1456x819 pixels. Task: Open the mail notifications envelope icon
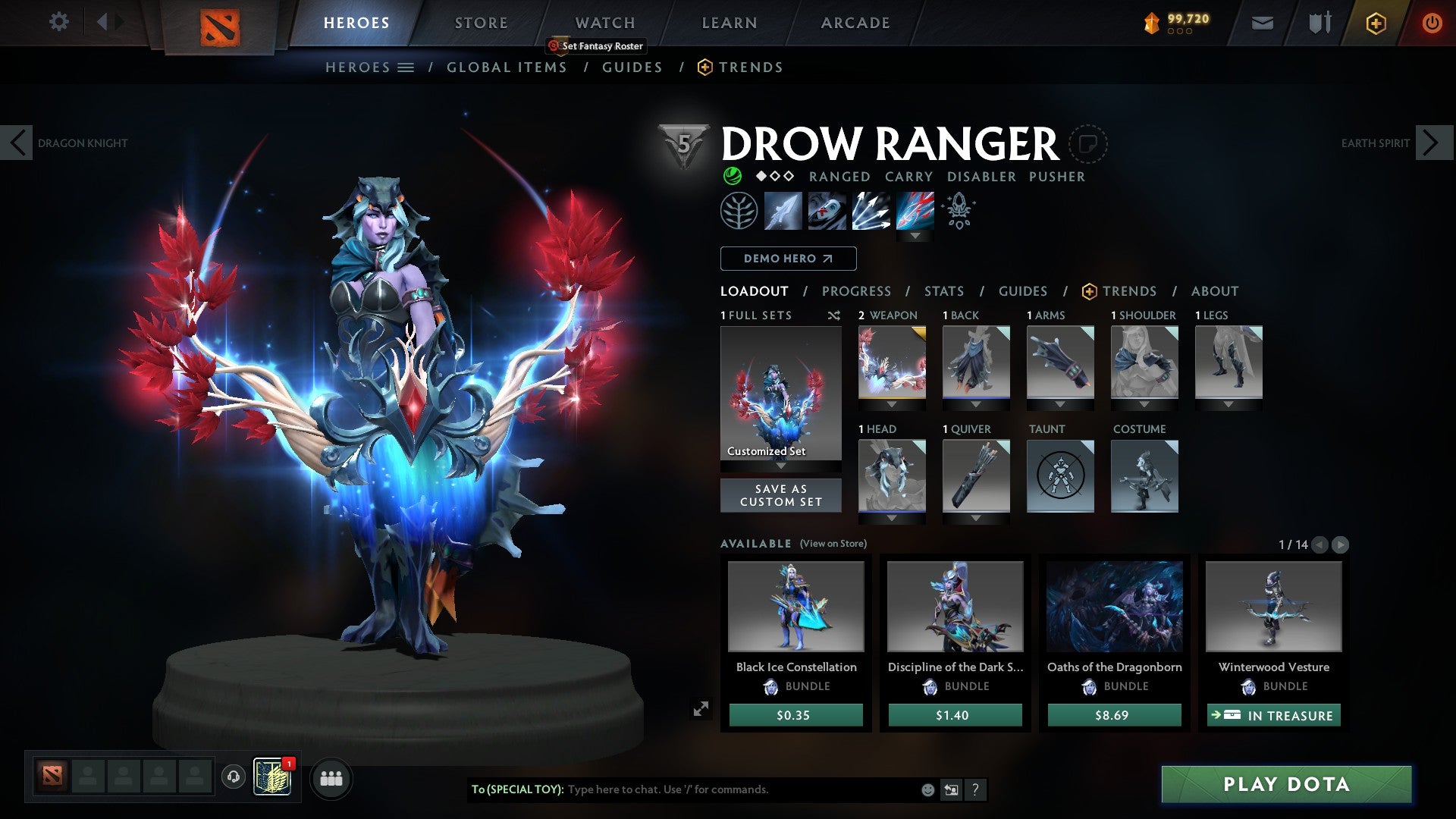tap(1263, 23)
